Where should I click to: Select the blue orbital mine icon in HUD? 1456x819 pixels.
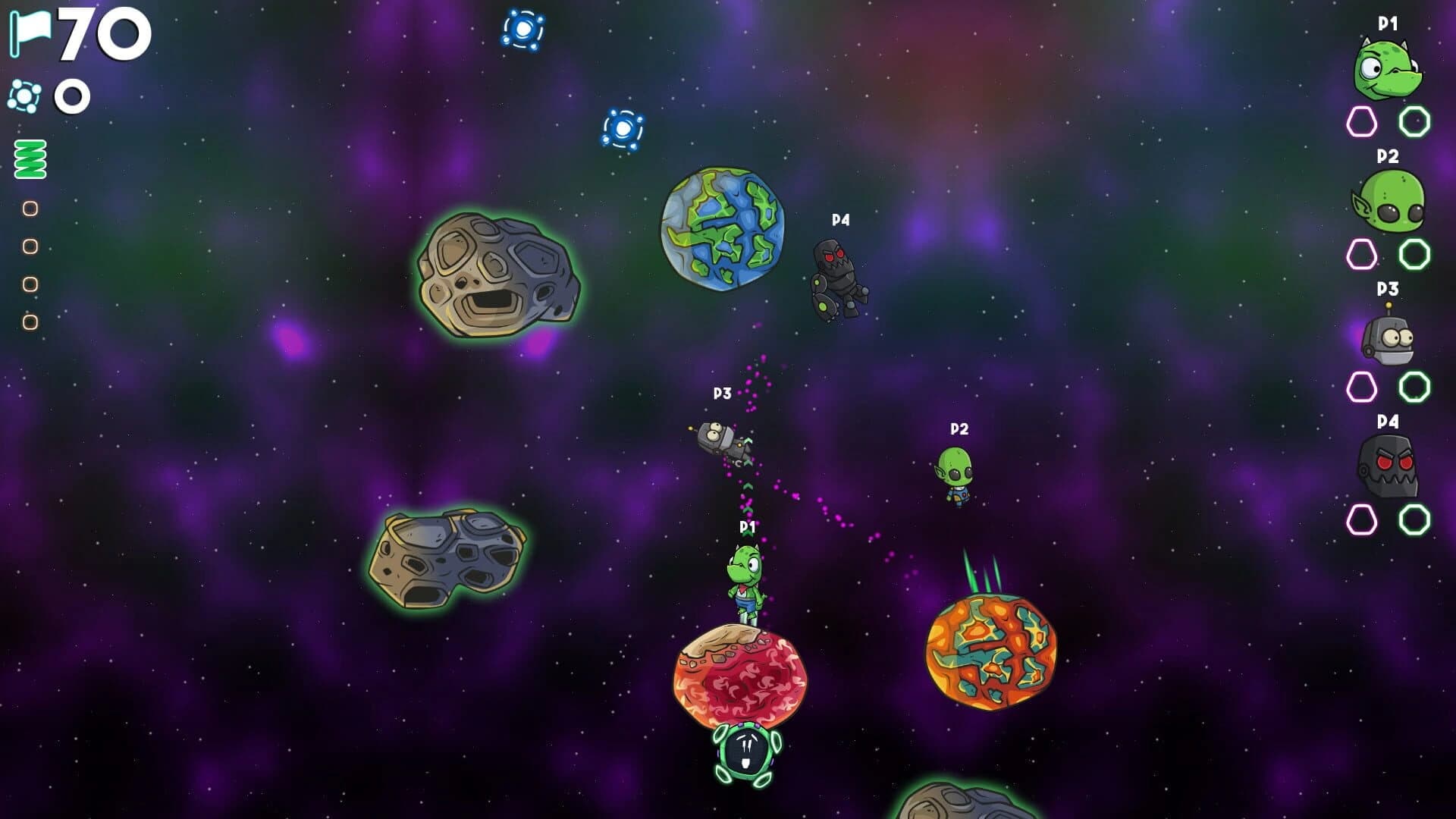click(25, 96)
